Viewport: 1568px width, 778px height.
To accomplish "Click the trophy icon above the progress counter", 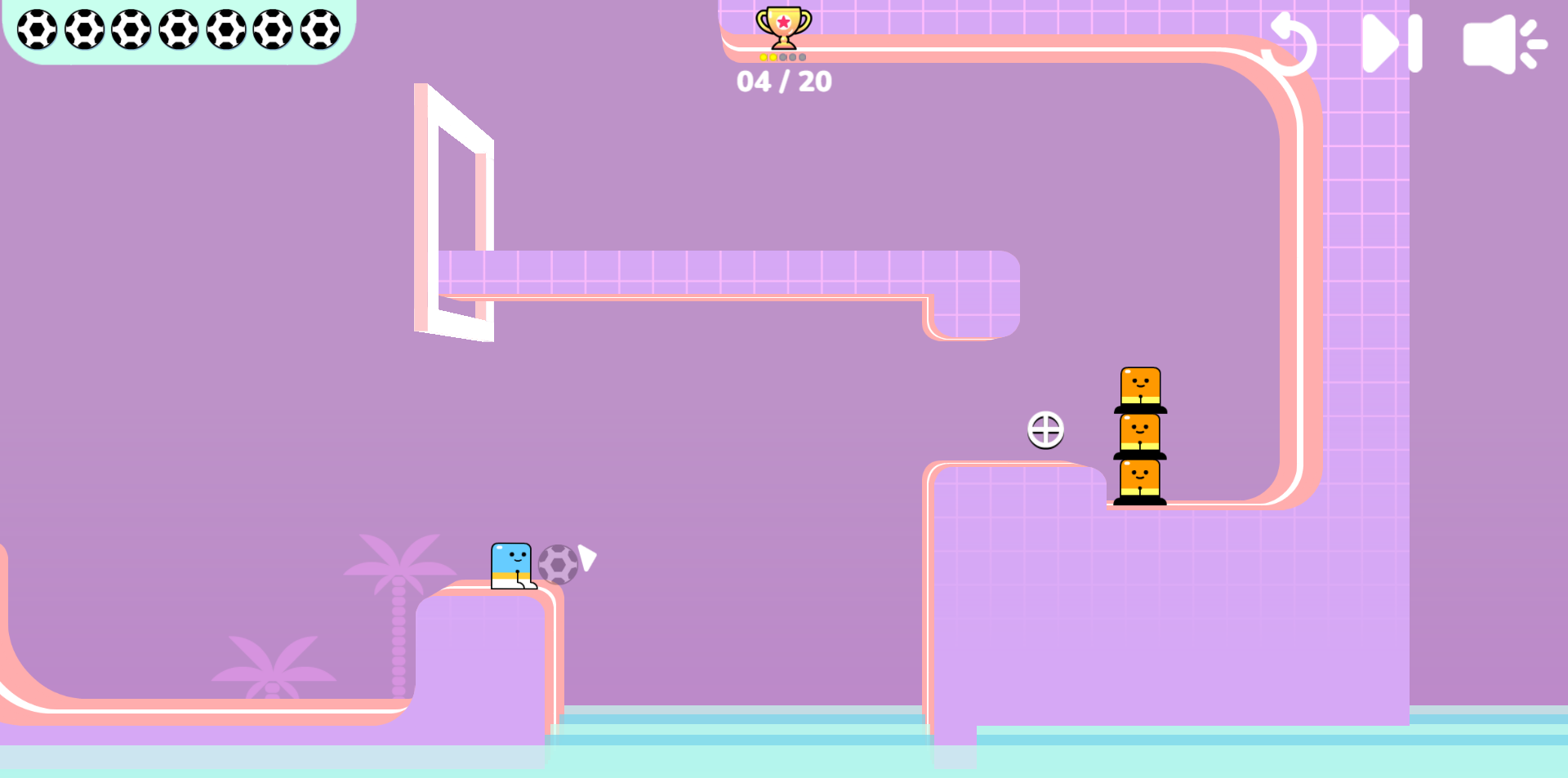I will tap(782, 24).
